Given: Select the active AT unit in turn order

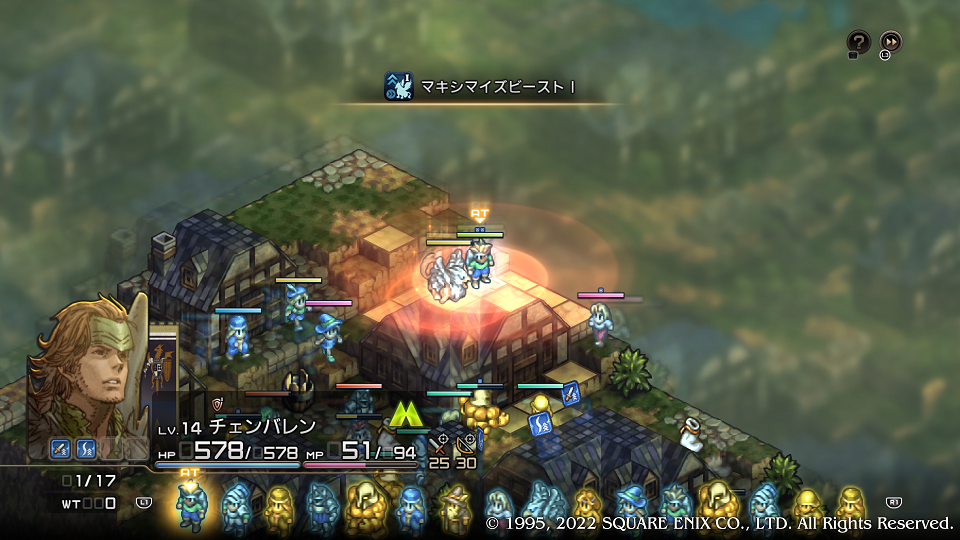Looking at the screenshot, I should pos(191,503).
